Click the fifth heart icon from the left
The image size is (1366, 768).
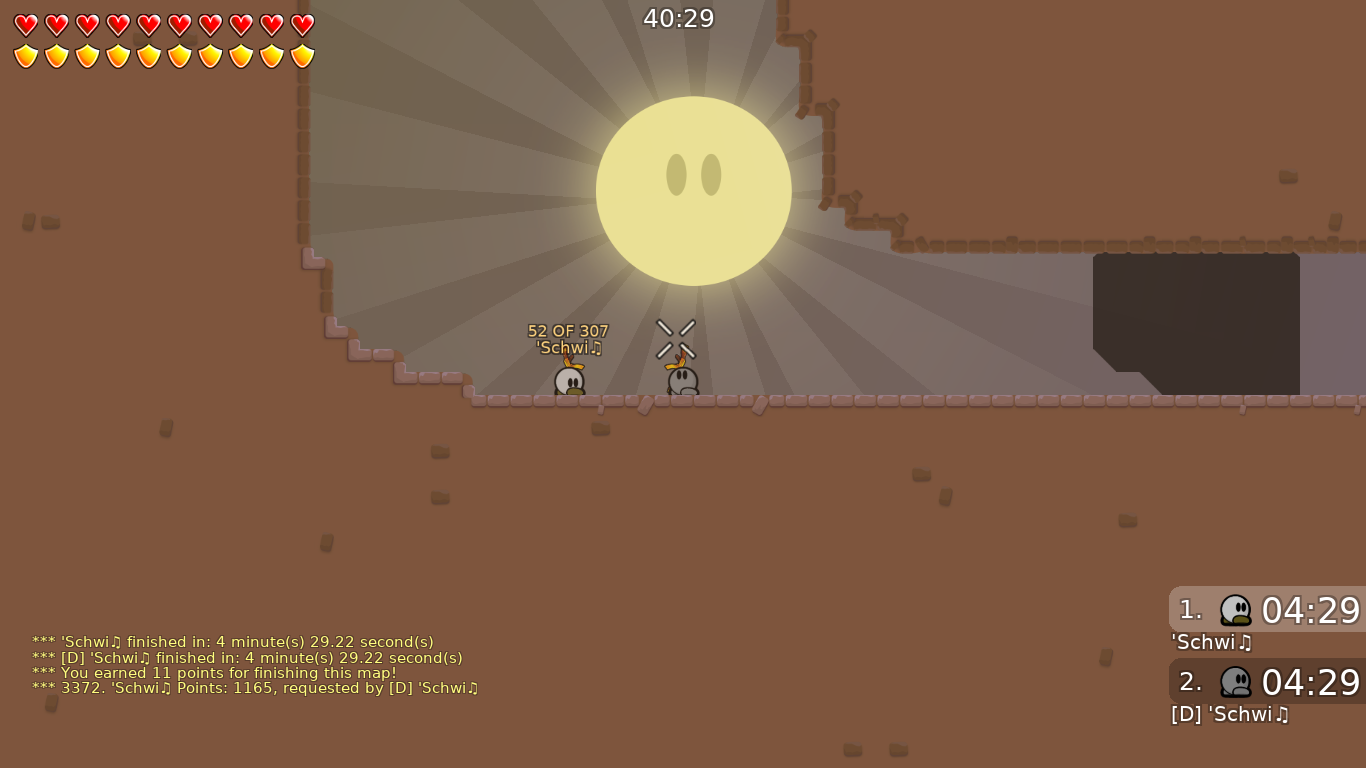click(148, 26)
